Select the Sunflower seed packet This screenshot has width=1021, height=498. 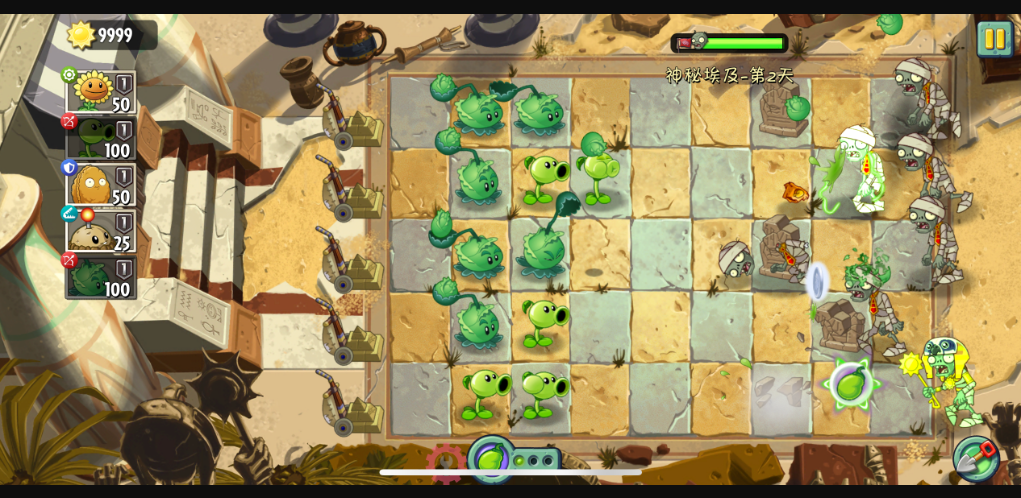(x=101, y=92)
